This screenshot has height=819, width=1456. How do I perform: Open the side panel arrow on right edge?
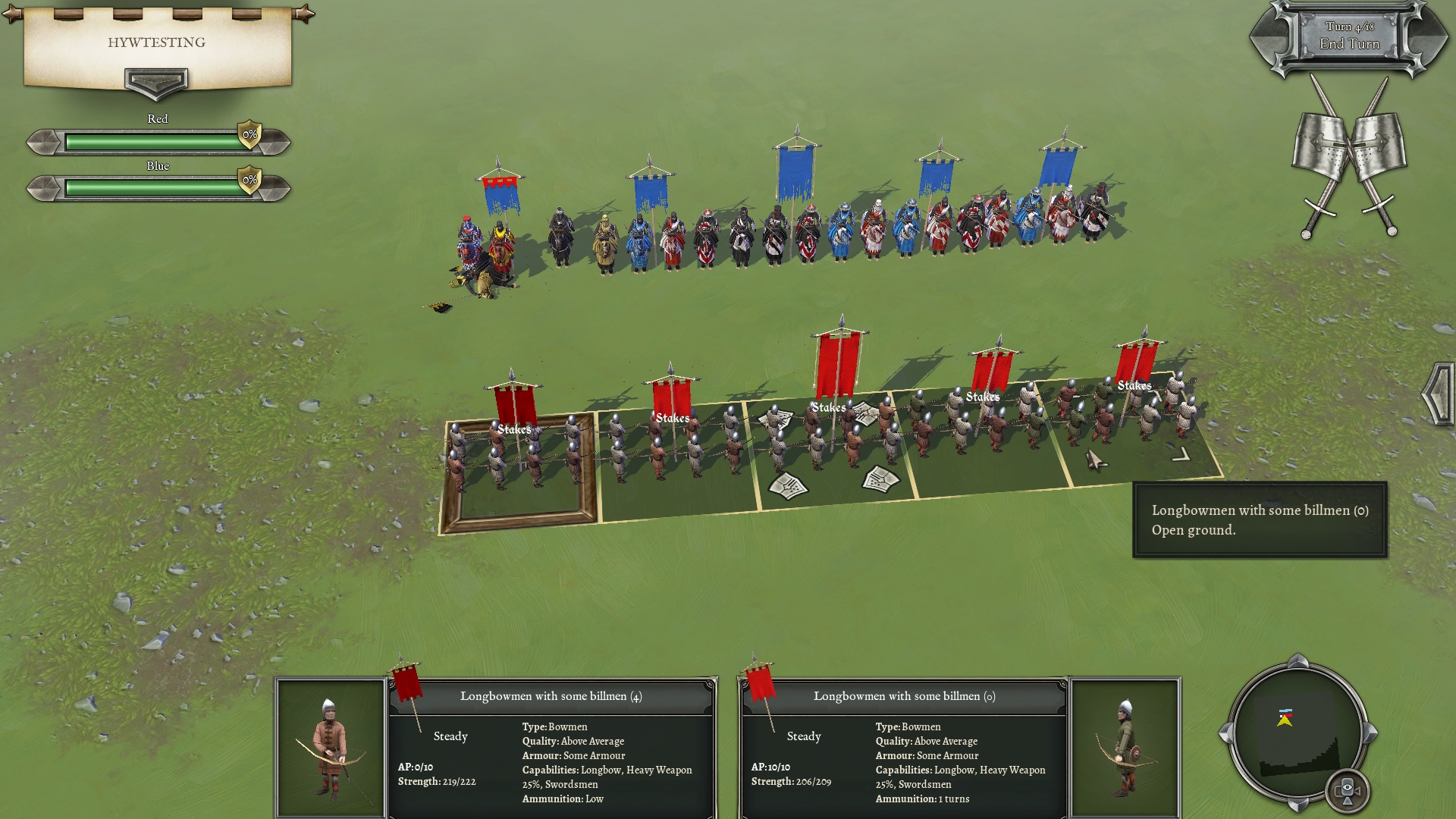click(1439, 394)
